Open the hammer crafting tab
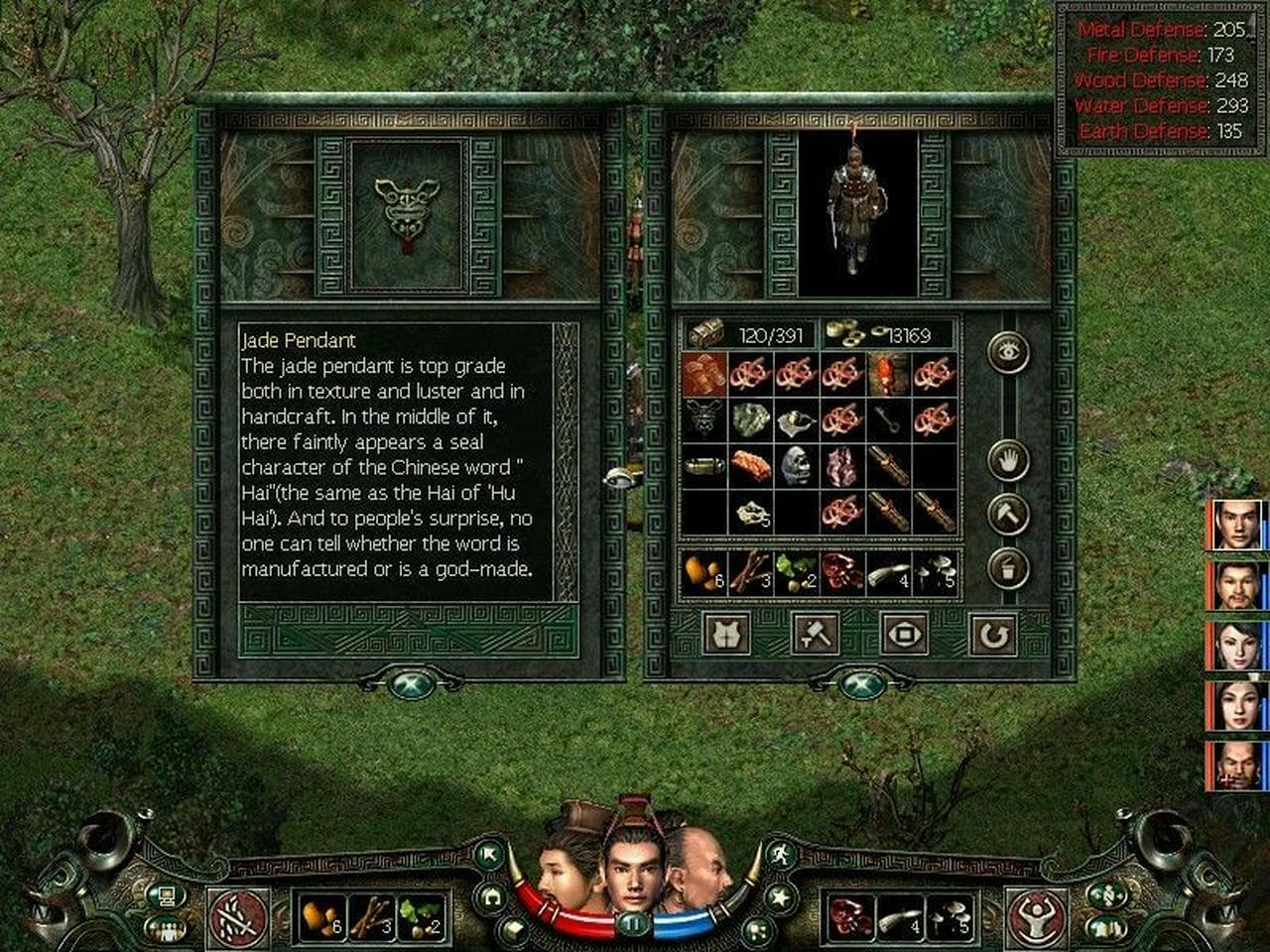 point(816,634)
